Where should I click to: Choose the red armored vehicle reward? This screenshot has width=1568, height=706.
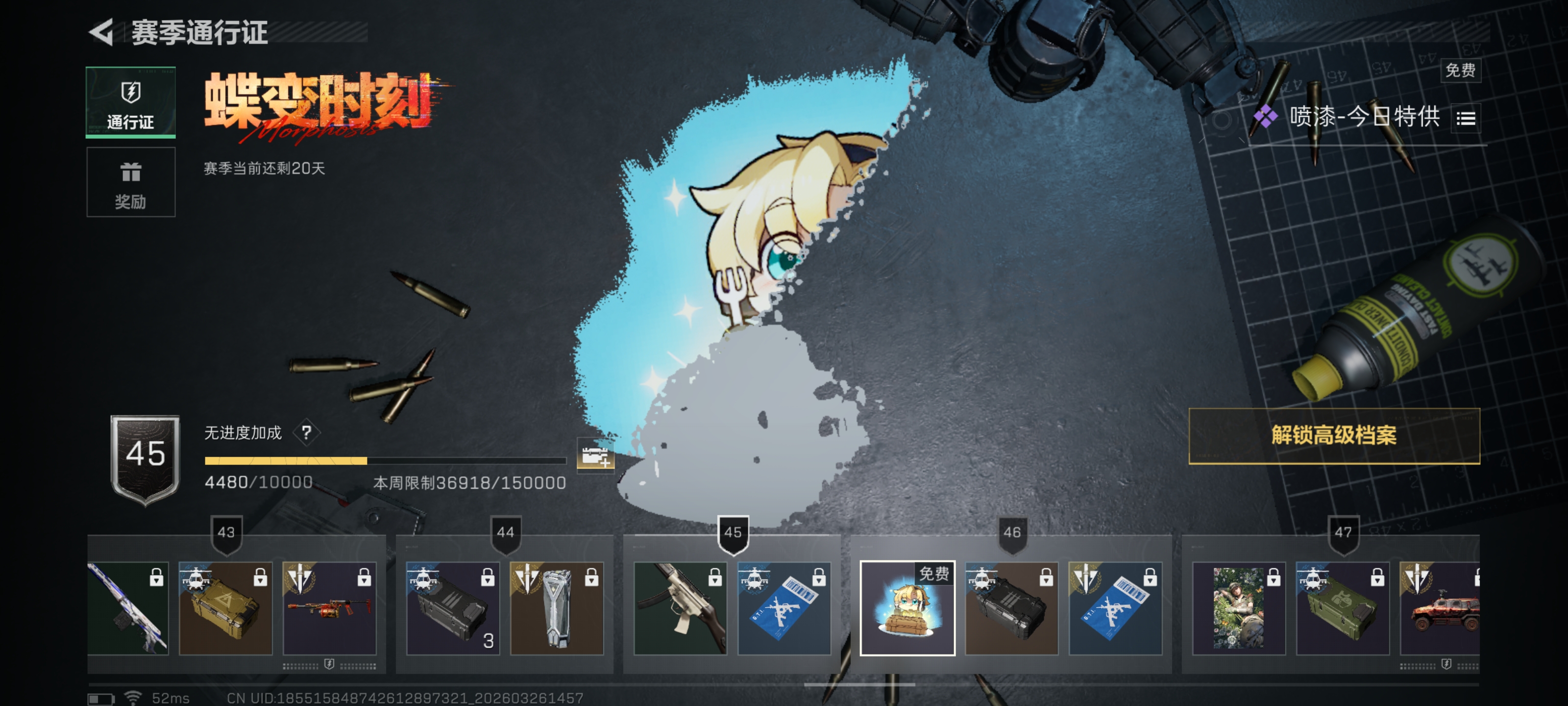tap(1440, 608)
